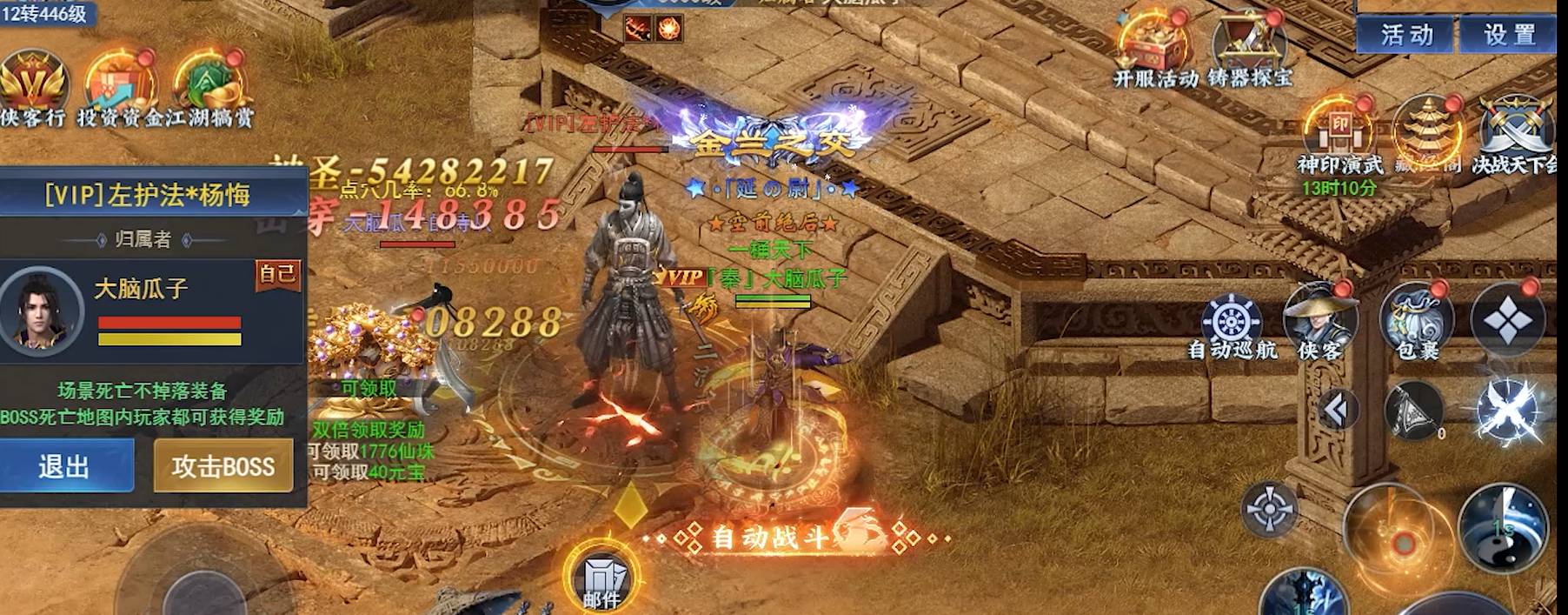The width and height of the screenshot is (1568, 615).
Task: Open the 邮件 mail icon
Action: [x=601, y=578]
